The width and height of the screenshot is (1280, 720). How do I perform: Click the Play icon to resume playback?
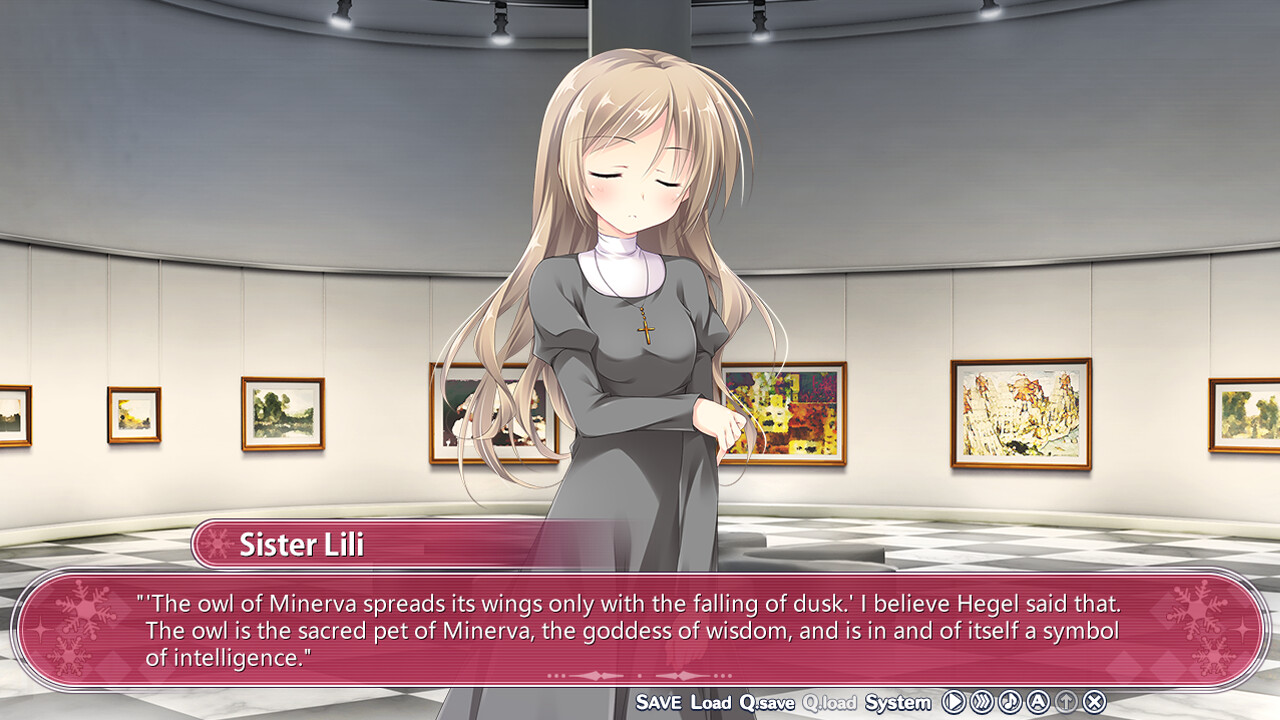(x=953, y=703)
